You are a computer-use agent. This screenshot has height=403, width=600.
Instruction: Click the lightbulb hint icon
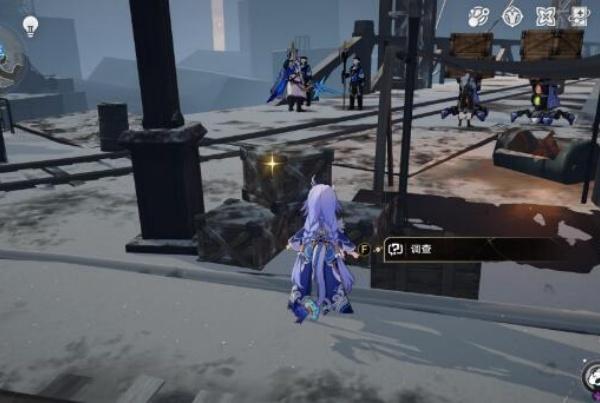coord(30,25)
